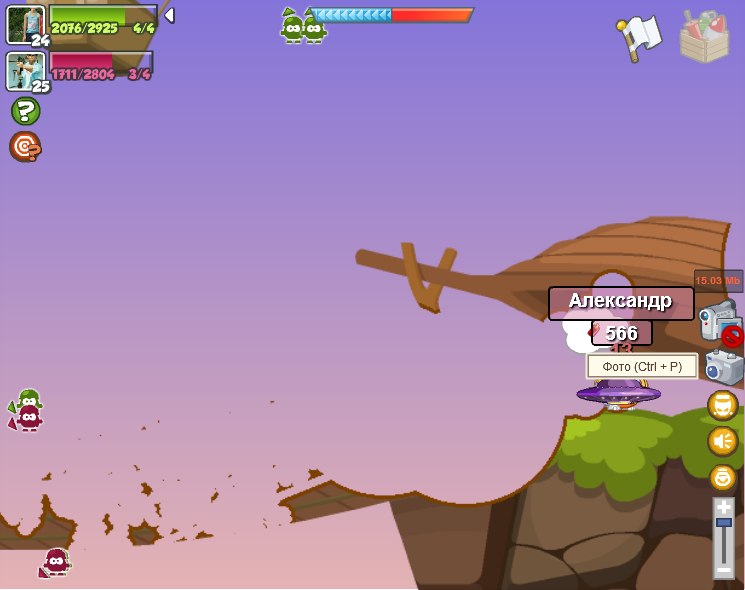Image resolution: width=745 pixels, height=590 pixels.
Task: Open the wooden weapons crate
Action: (x=704, y=38)
